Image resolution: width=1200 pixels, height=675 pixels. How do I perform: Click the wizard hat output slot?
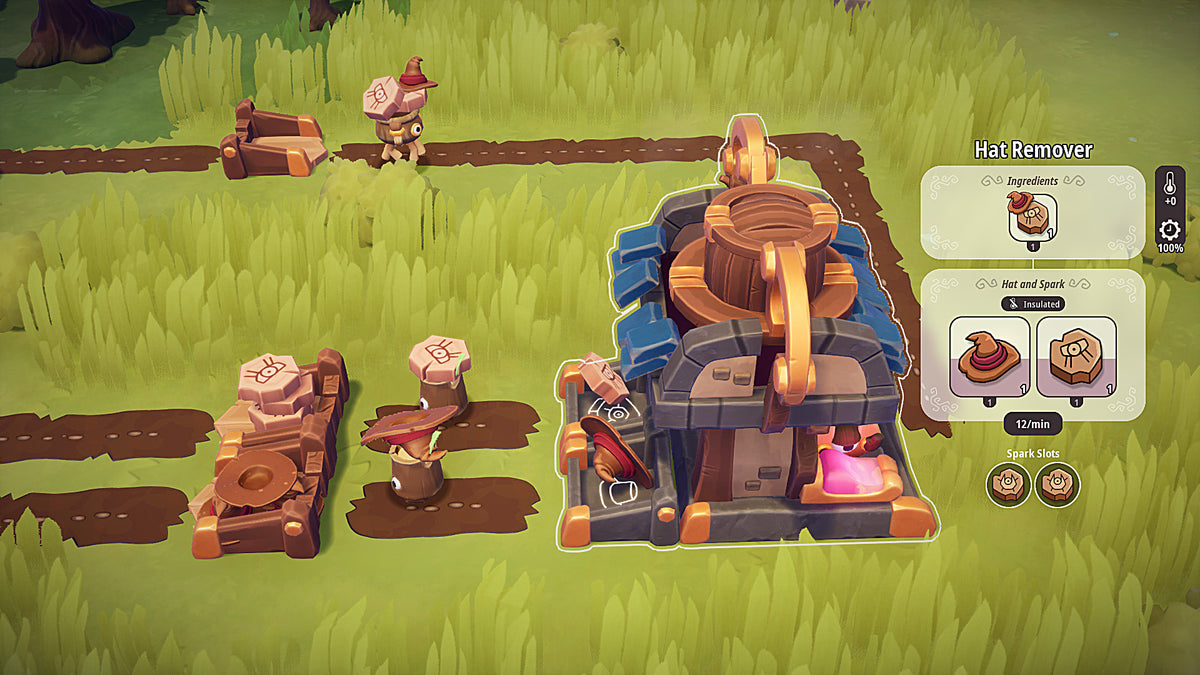(x=989, y=357)
